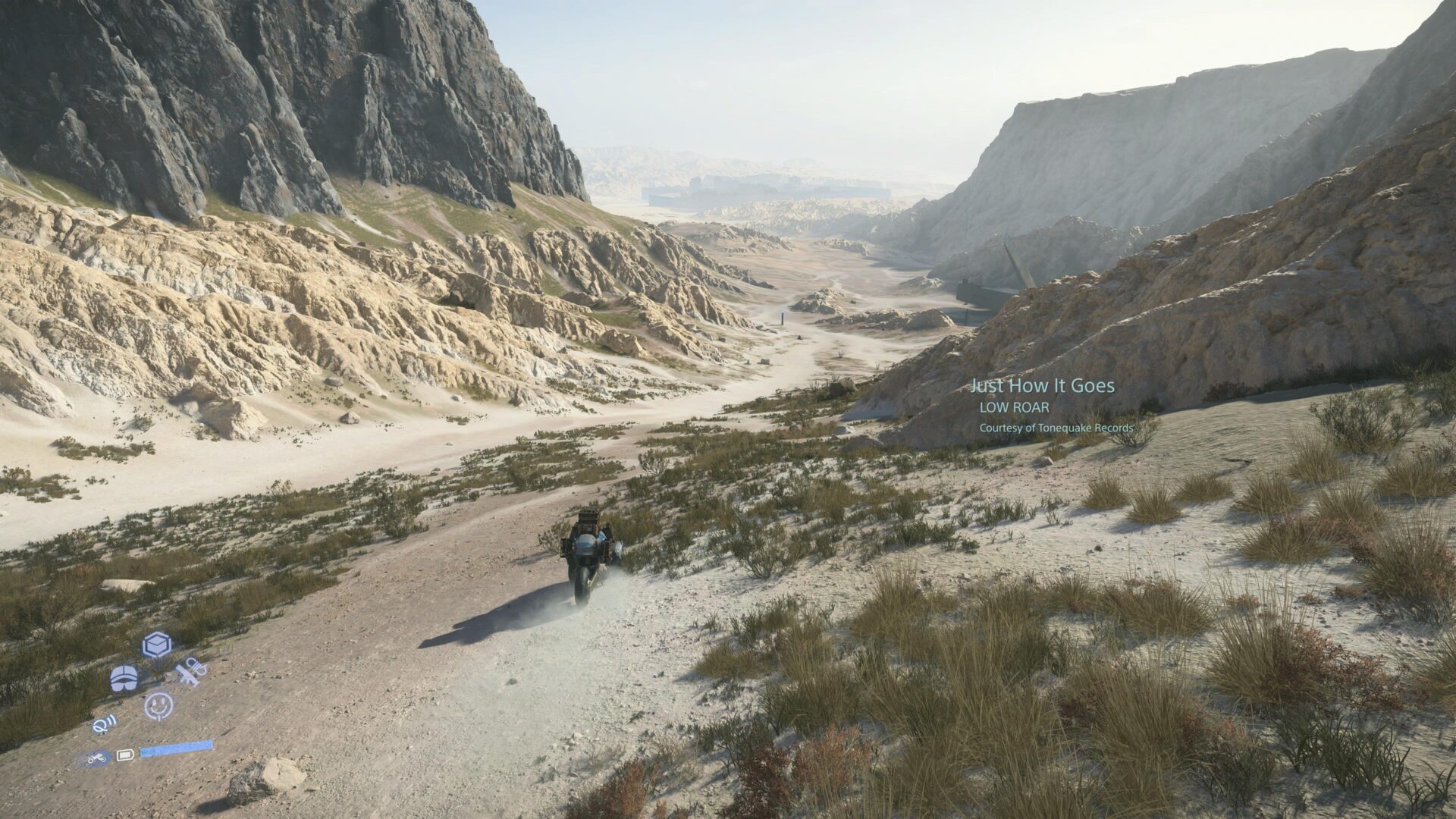Click the artist name "LOW ROAR"
The width and height of the screenshot is (1456, 819).
tap(1015, 408)
